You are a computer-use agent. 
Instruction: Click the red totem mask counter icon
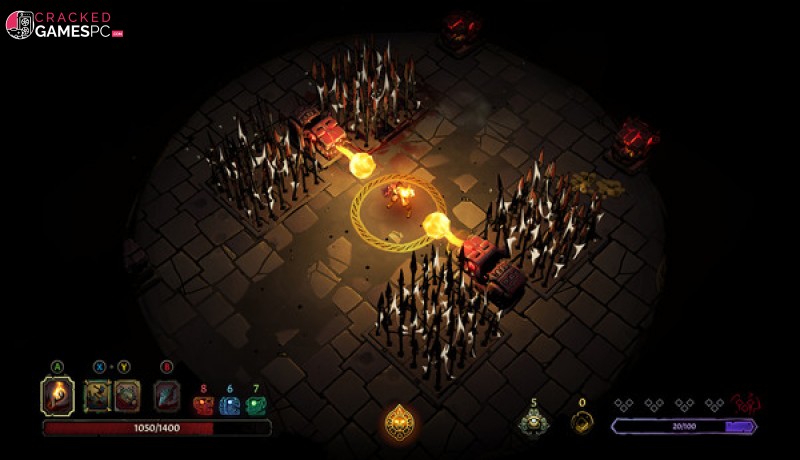click(x=203, y=406)
